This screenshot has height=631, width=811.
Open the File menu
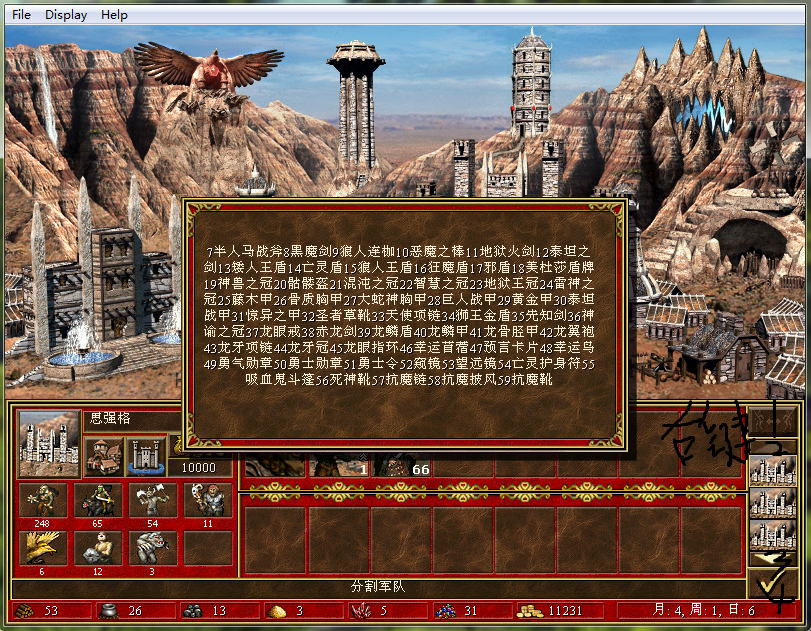point(21,15)
